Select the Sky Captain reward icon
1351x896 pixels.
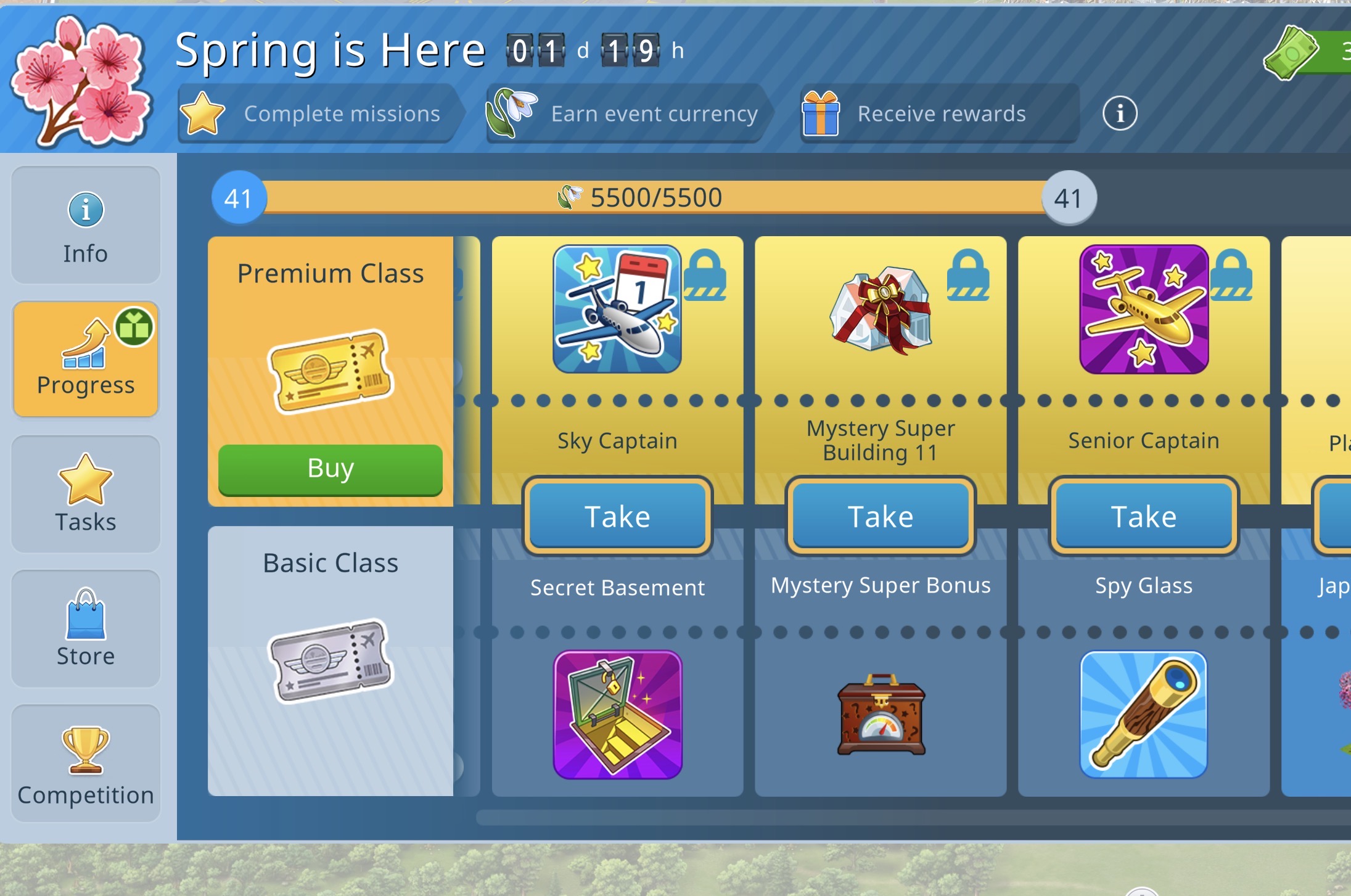click(617, 310)
